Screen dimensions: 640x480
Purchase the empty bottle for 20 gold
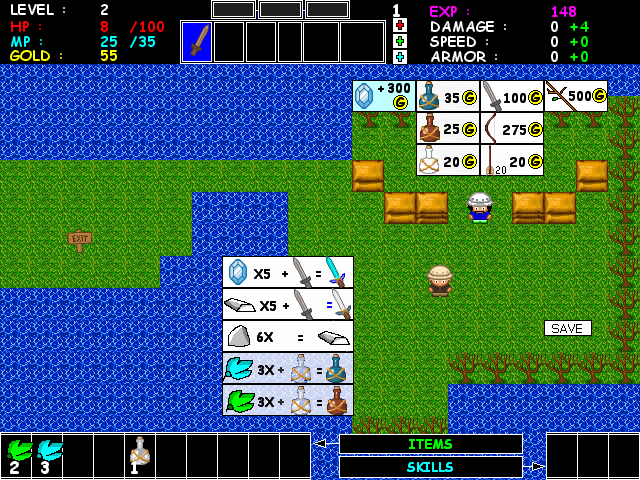click(x=448, y=160)
